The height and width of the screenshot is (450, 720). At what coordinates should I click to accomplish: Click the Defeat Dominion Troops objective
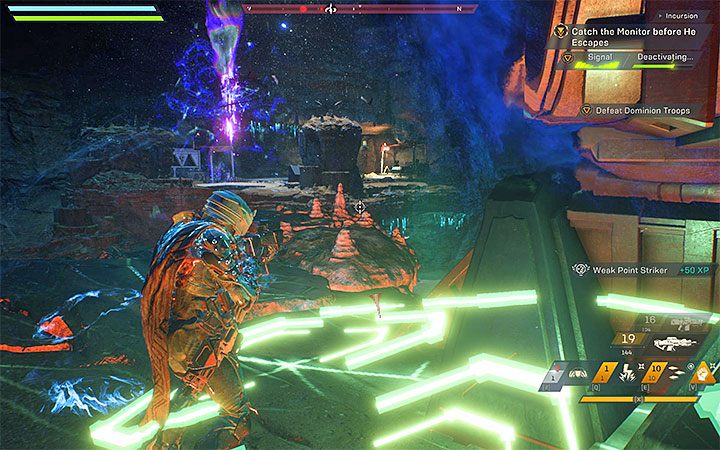[635, 110]
